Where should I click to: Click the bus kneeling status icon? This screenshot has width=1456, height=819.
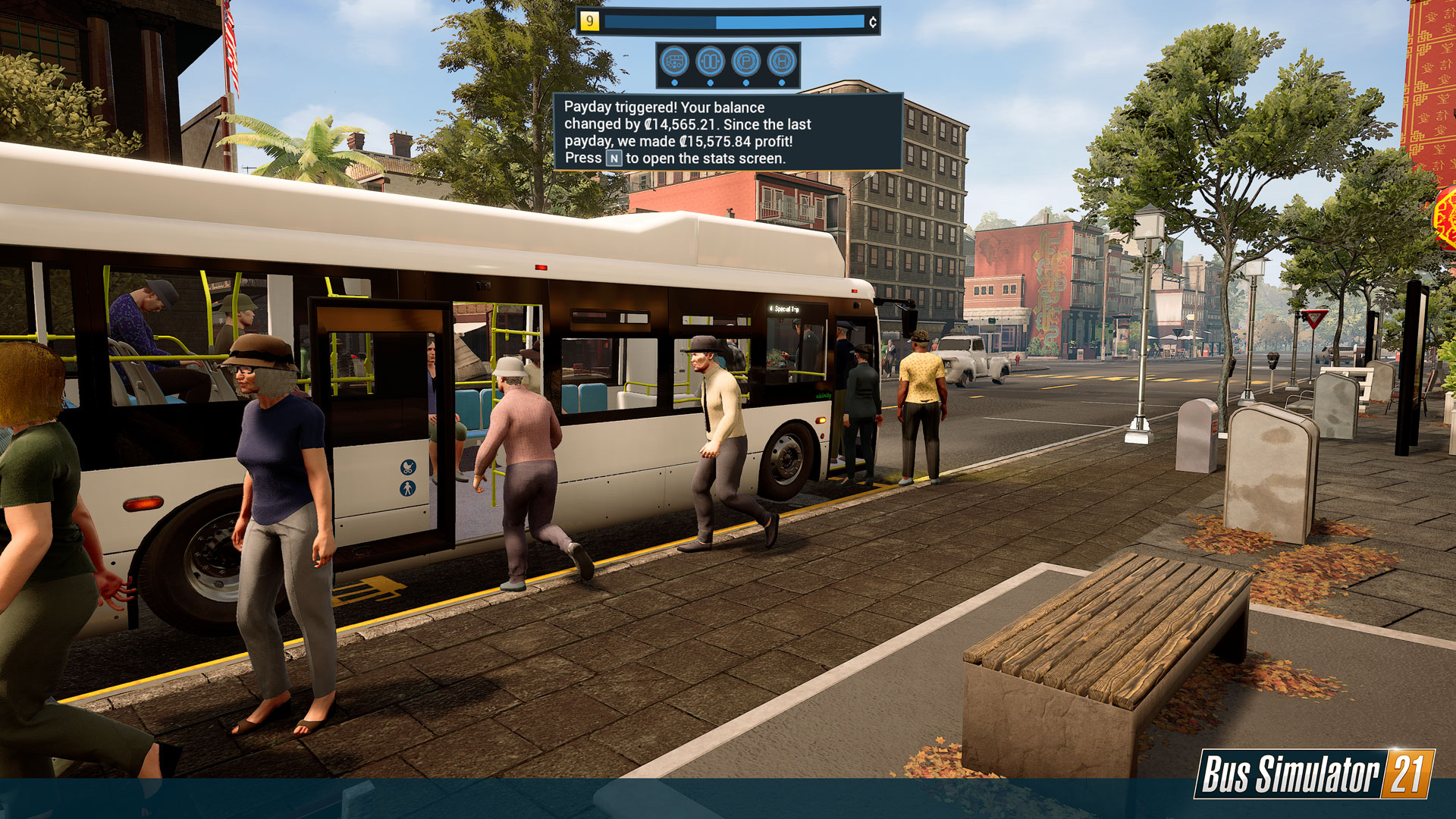point(674,61)
